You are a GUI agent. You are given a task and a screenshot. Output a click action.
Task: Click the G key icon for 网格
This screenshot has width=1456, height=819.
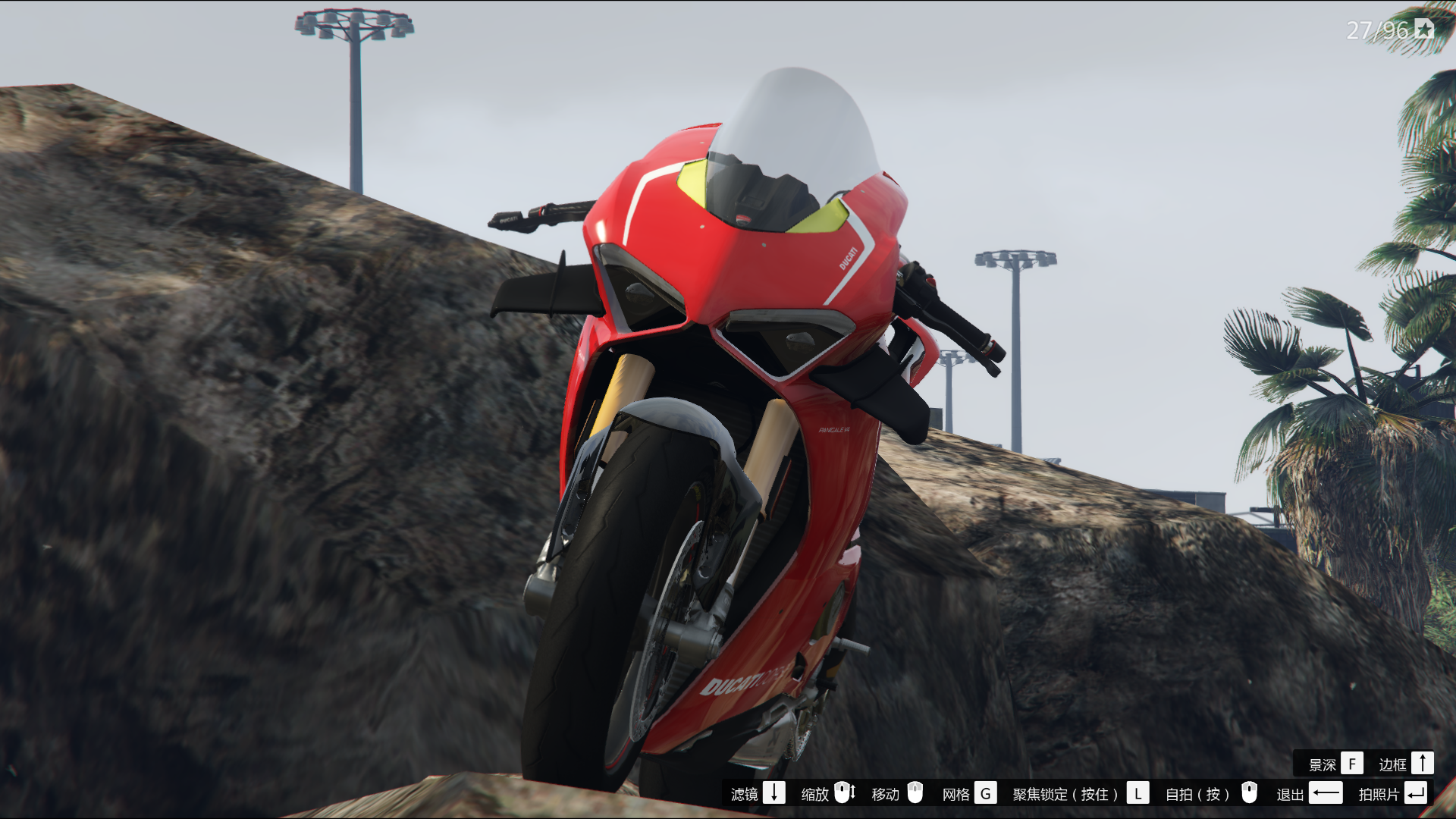pos(986,795)
